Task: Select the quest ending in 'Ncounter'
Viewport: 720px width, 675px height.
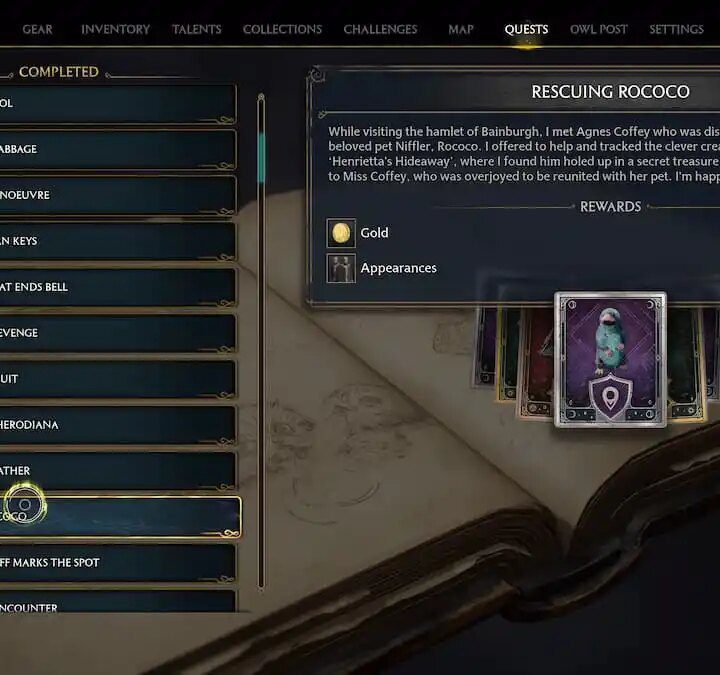Action: pyautogui.click(x=117, y=603)
